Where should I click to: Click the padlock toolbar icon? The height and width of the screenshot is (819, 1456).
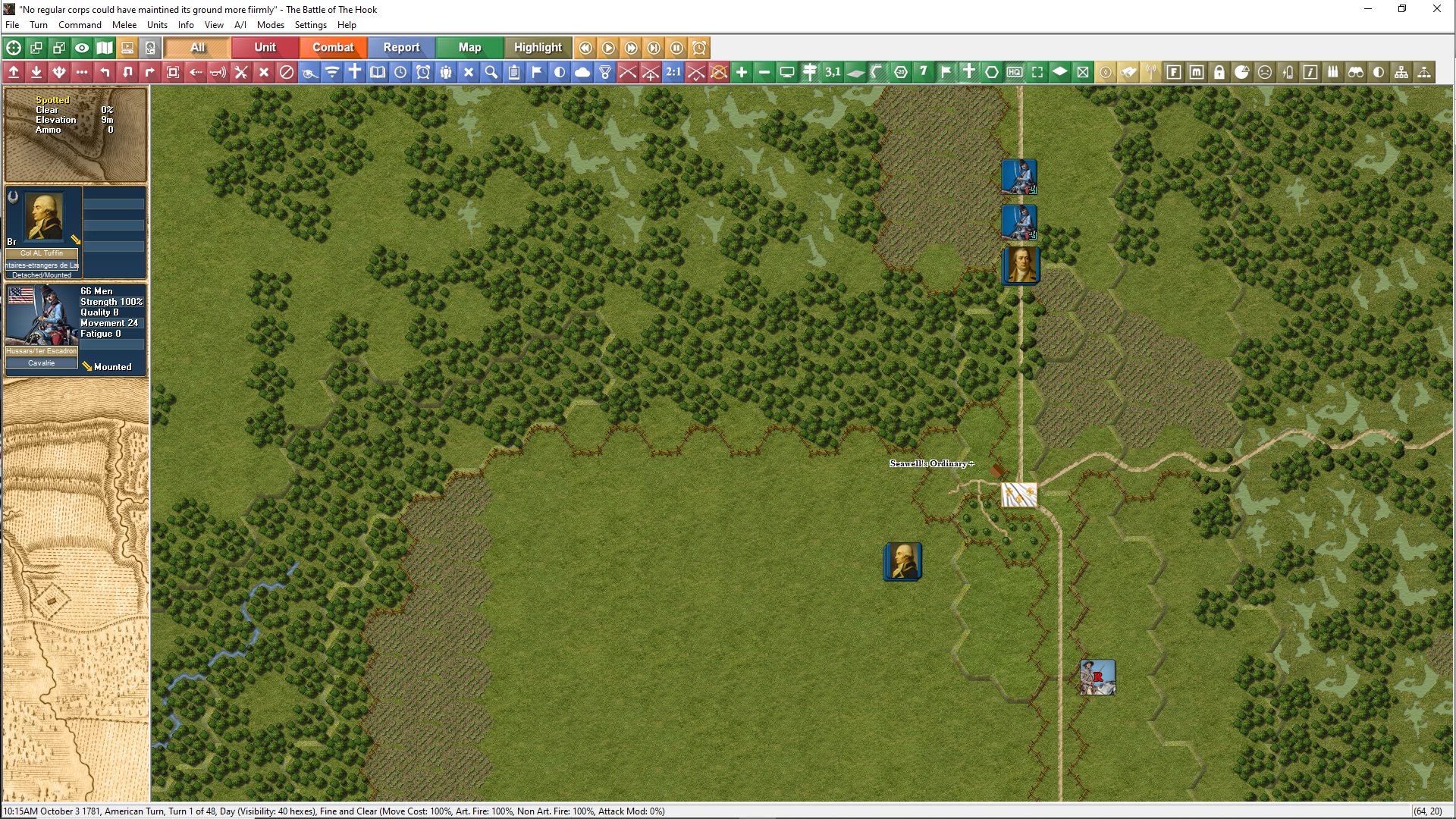1219,72
